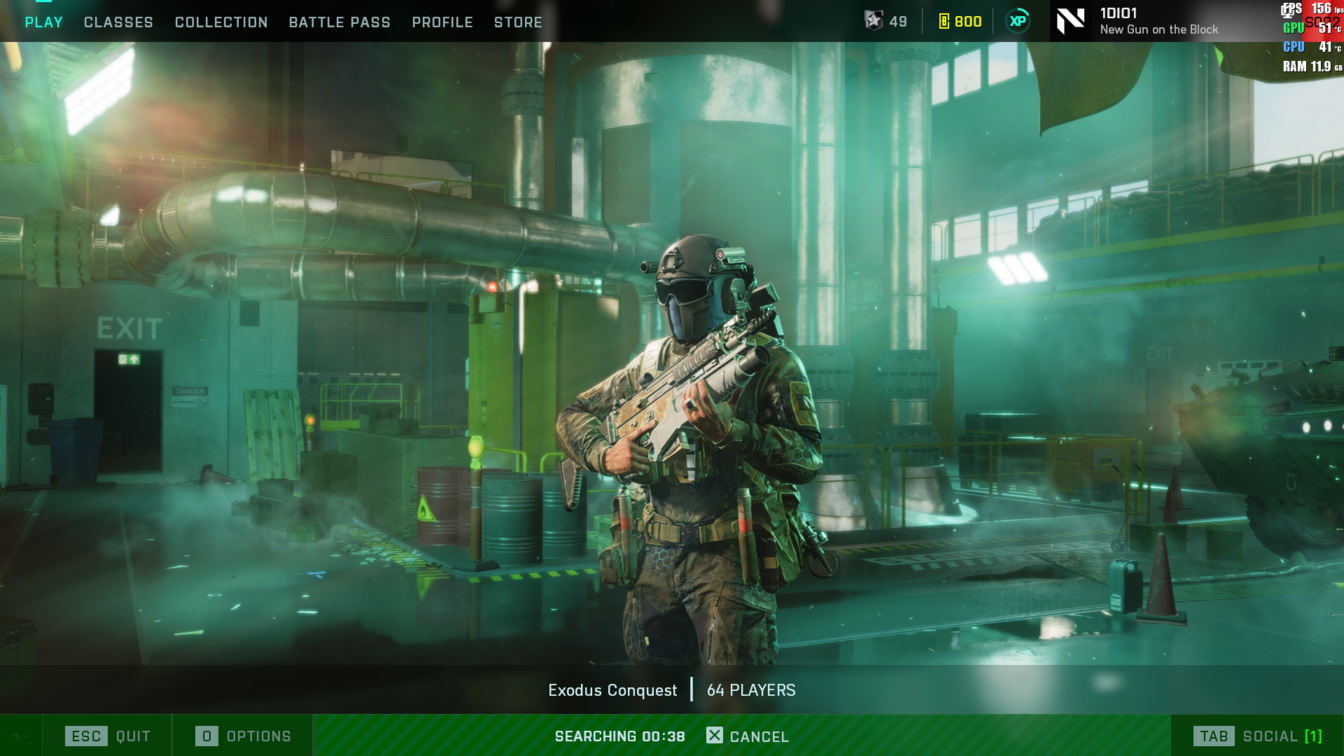Open the Store tab
This screenshot has width=1344, height=756.
(518, 22)
